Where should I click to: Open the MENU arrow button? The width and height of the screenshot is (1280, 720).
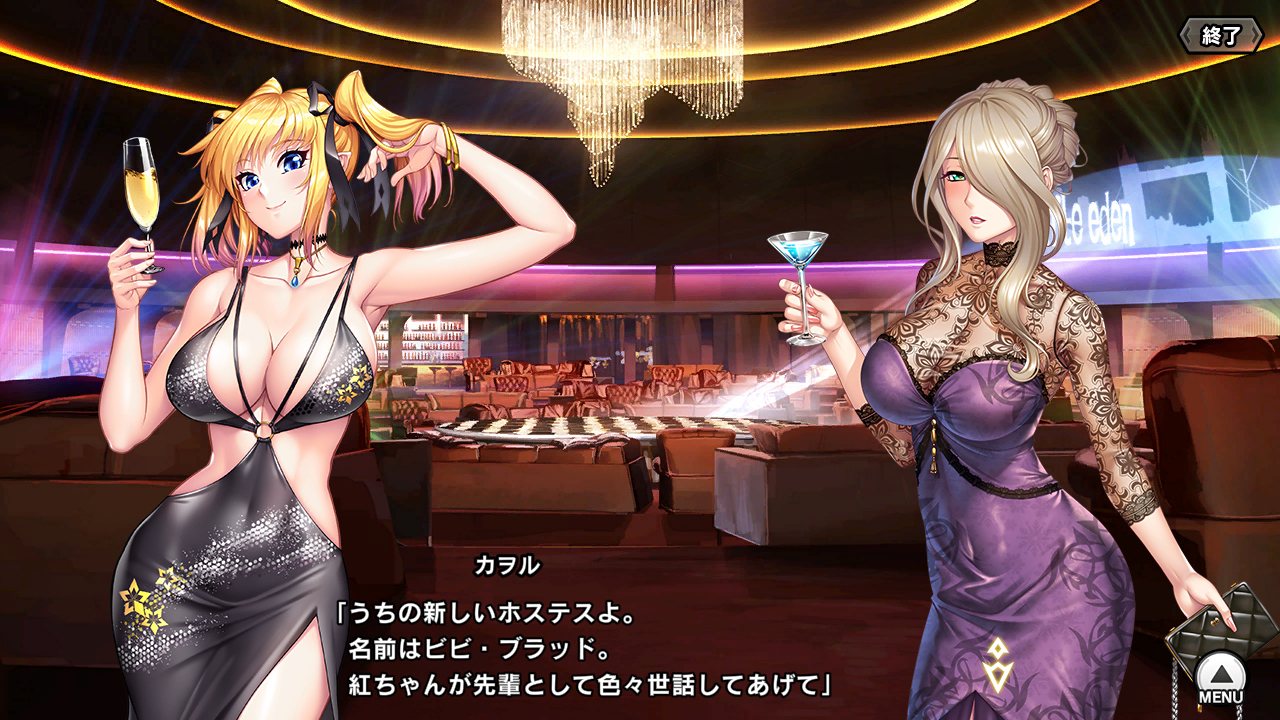click(1221, 674)
